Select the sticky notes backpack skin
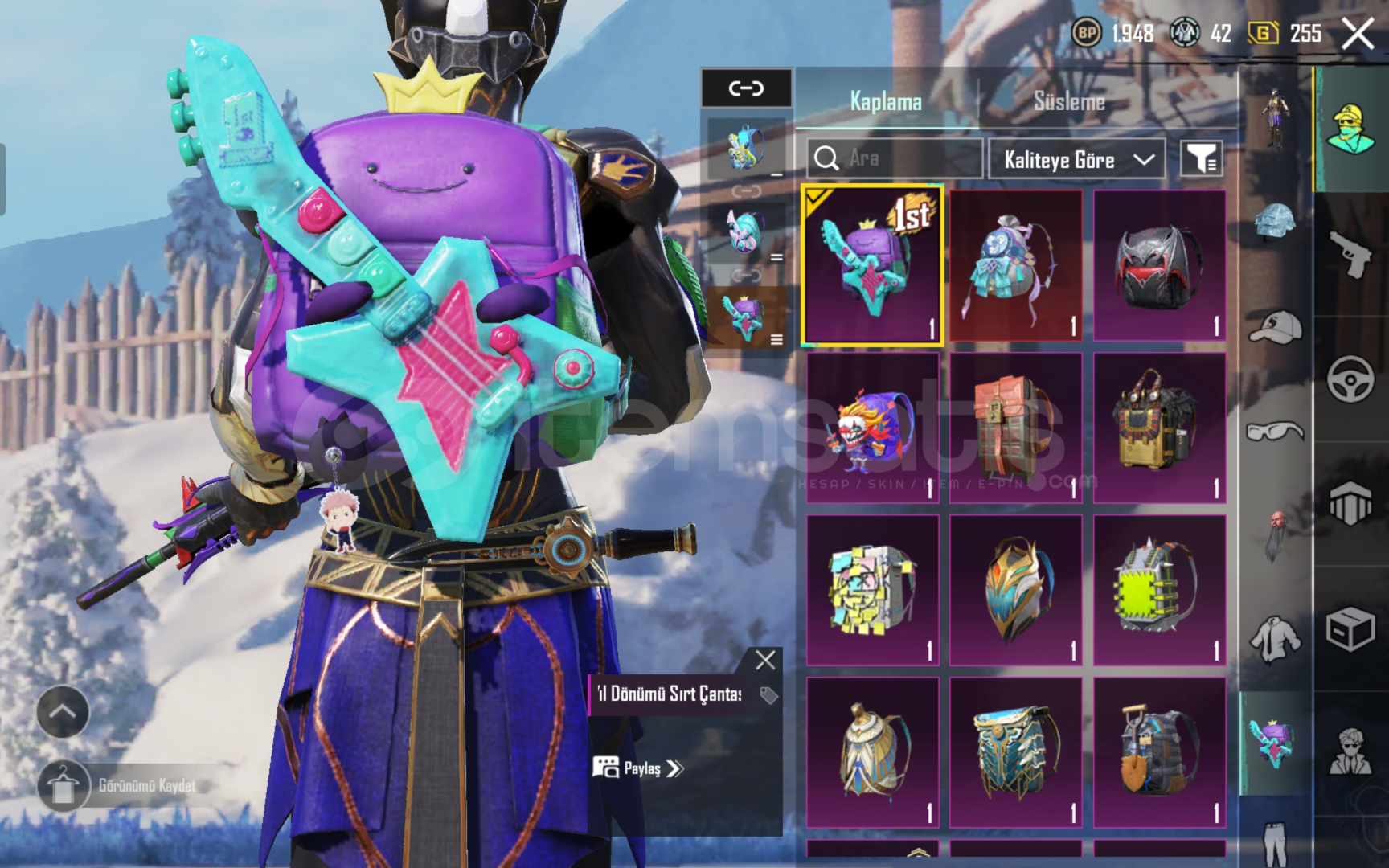This screenshot has height=868, width=1389. pos(872,591)
